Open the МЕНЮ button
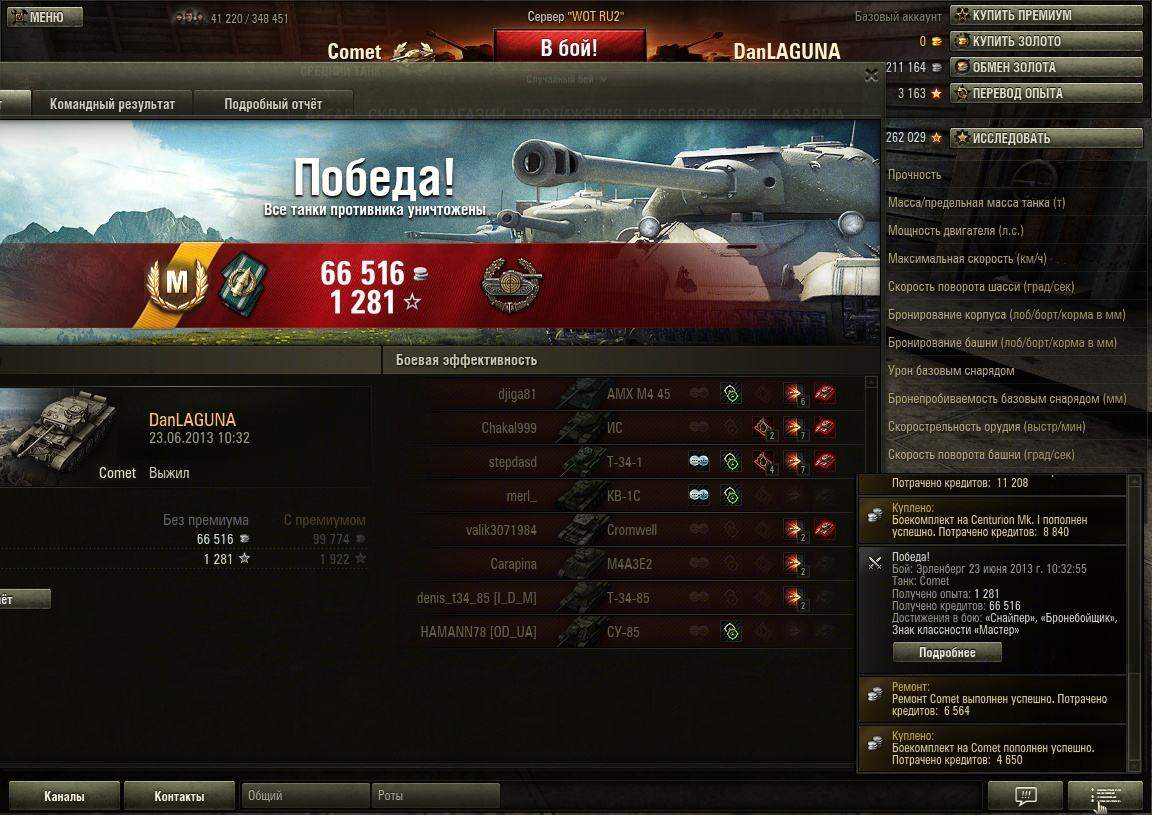The width and height of the screenshot is (1152, 815). point(41,17)
